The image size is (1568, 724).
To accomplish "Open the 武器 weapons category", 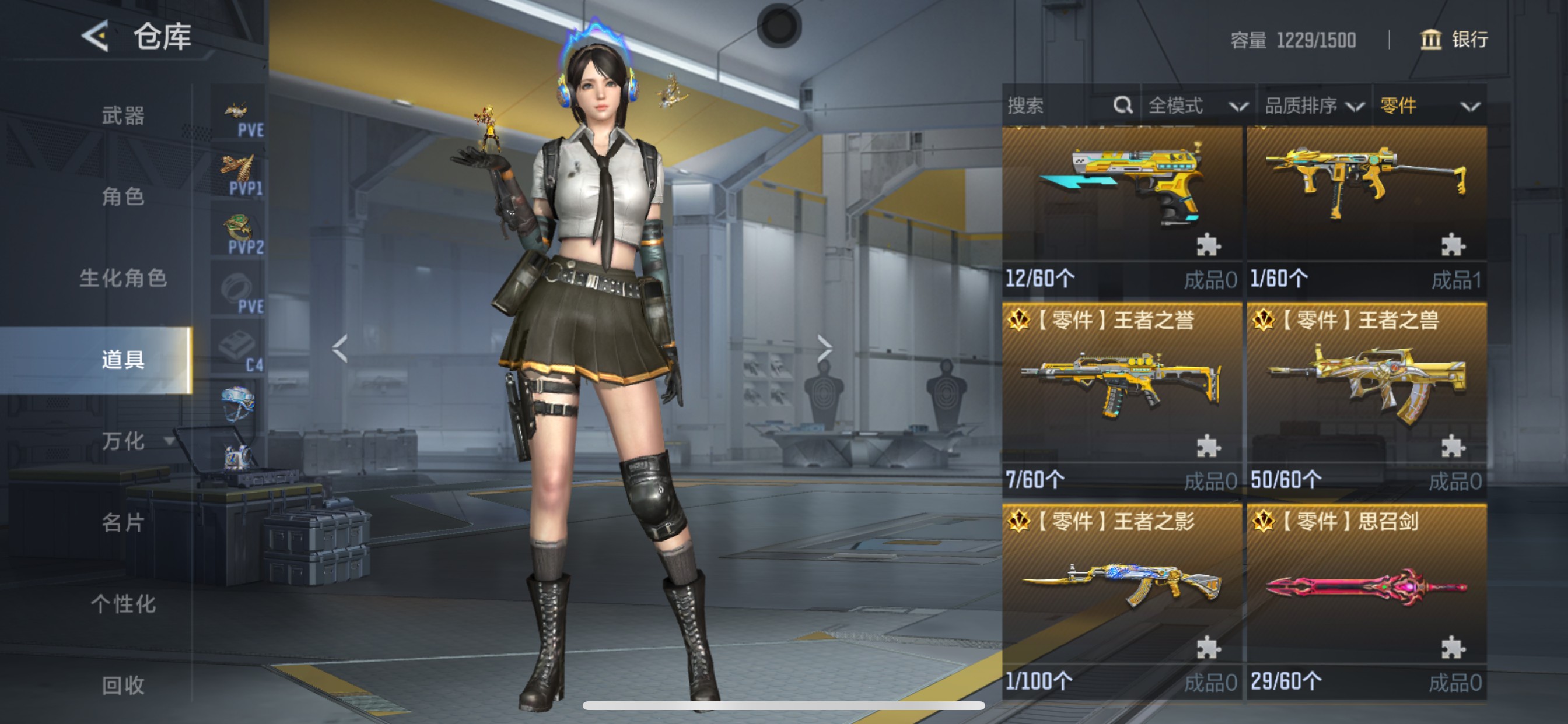I will pyautogui.click(x=123, y=115).
